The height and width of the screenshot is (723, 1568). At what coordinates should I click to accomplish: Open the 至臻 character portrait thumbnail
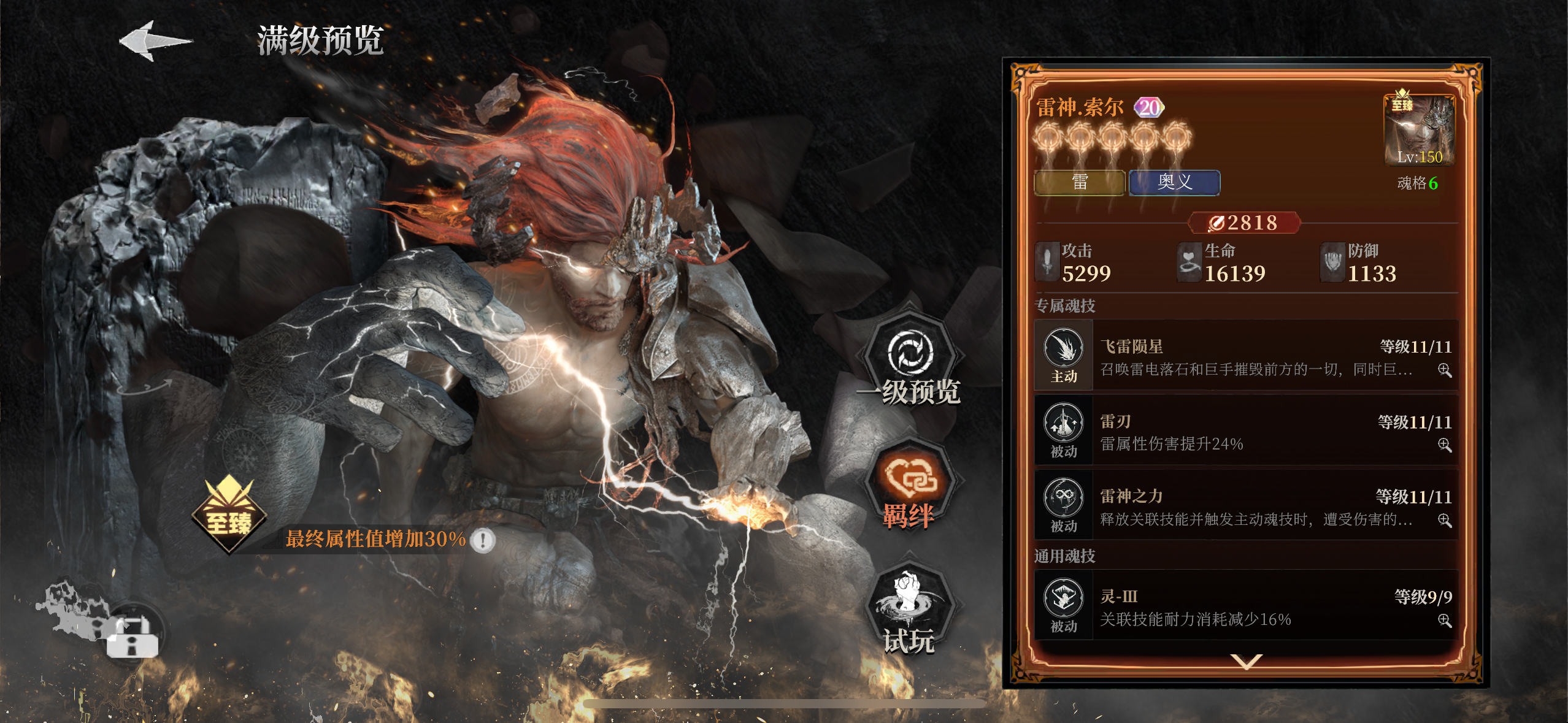point(1419,131)
